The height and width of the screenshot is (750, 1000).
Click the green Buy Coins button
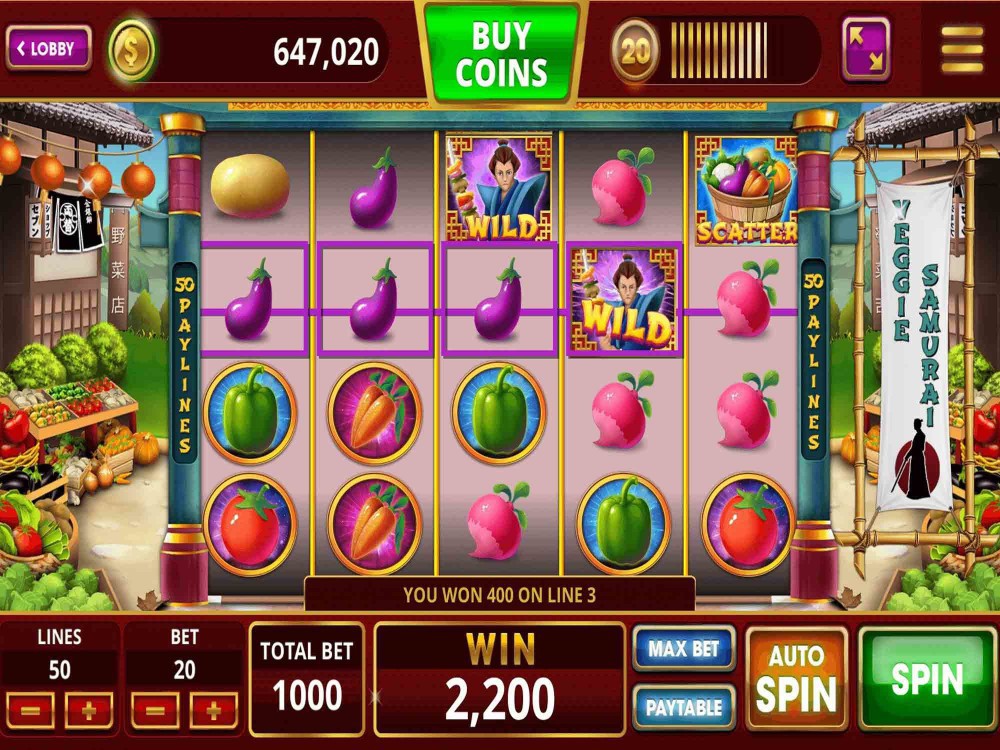point(502,52)
